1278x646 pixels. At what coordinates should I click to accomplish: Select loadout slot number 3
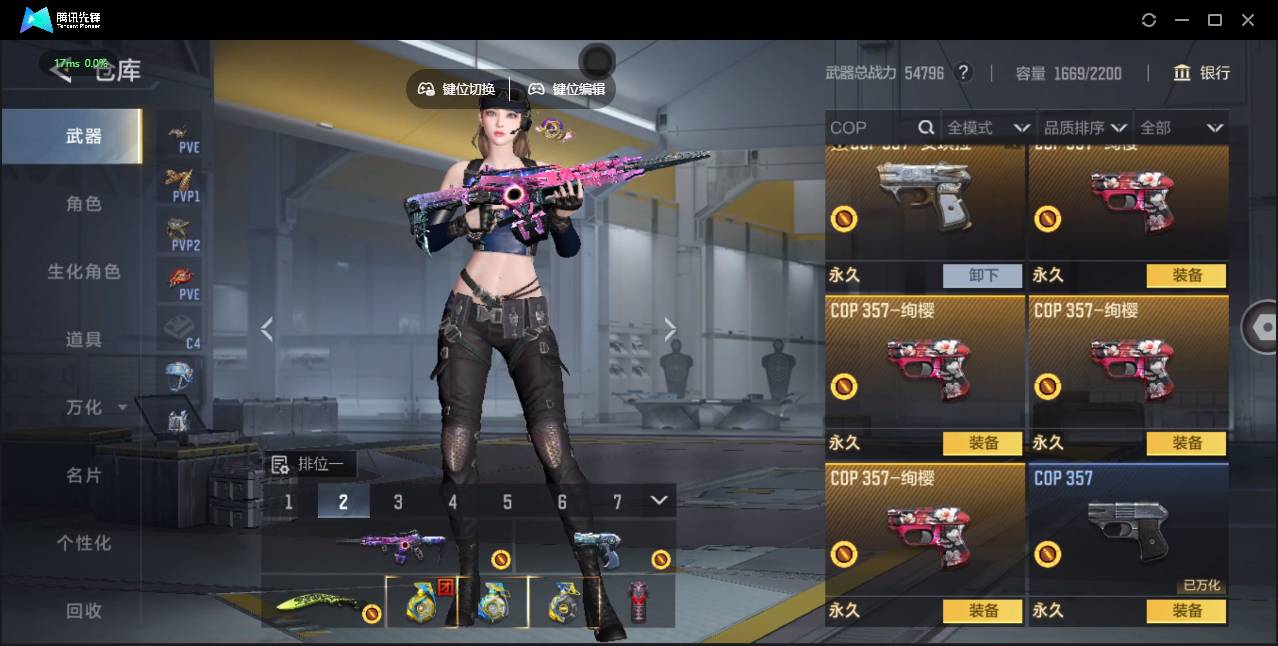pyautogui.click(x=398, y=501)
